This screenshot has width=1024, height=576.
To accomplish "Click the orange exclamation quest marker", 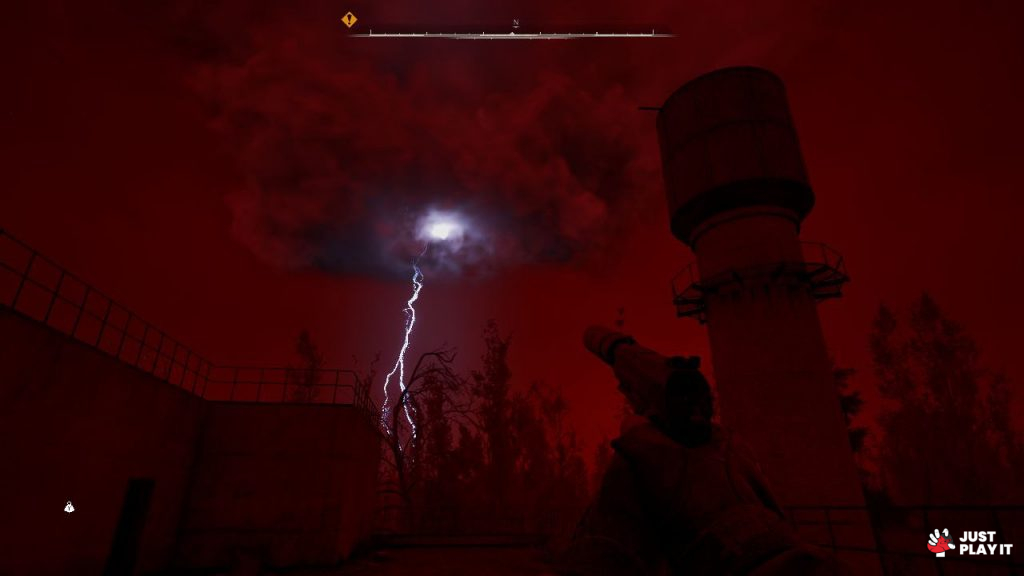I will tap(349, 19).
